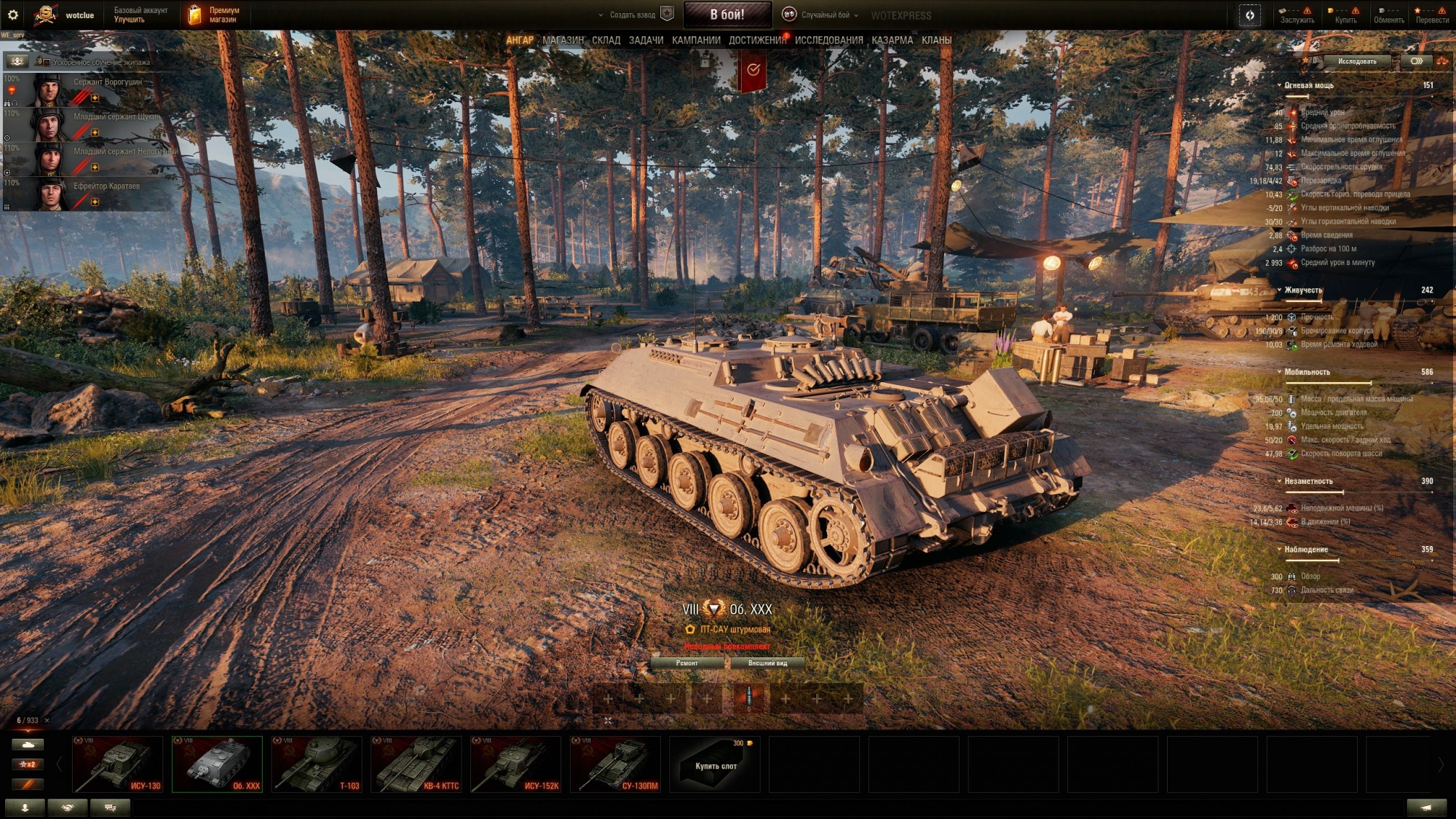Click the Купить gold icon
1456x819 pixels.
[x=1332, y=10]
